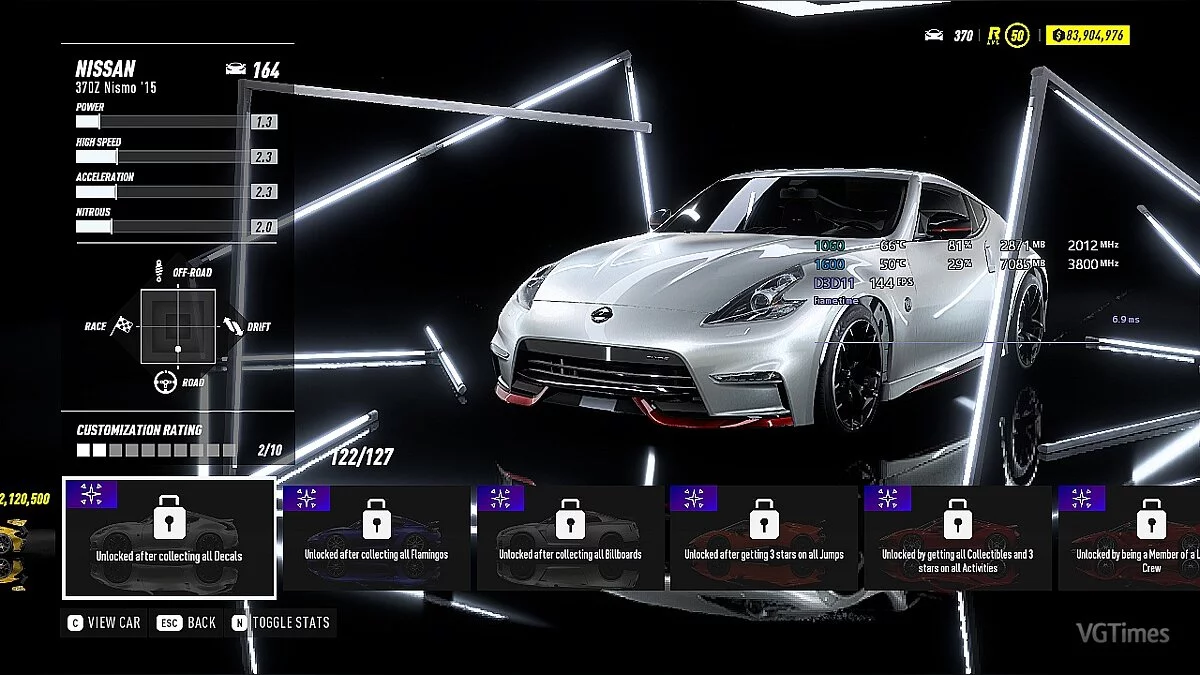Pick the car unlocked by collecting Billboards

click(570, 538)
